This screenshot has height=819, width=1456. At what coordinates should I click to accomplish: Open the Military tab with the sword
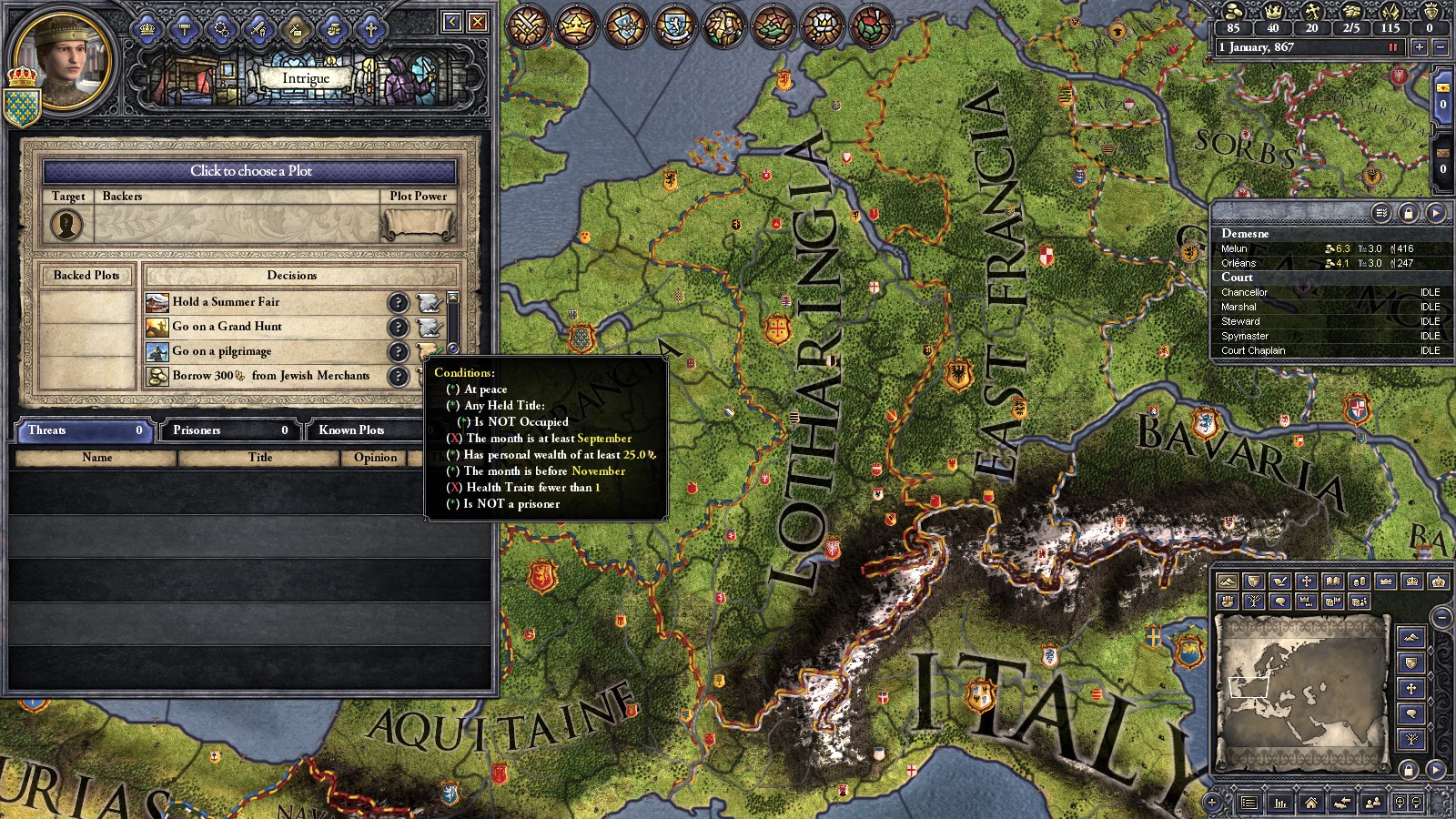(x=258, y=29)
